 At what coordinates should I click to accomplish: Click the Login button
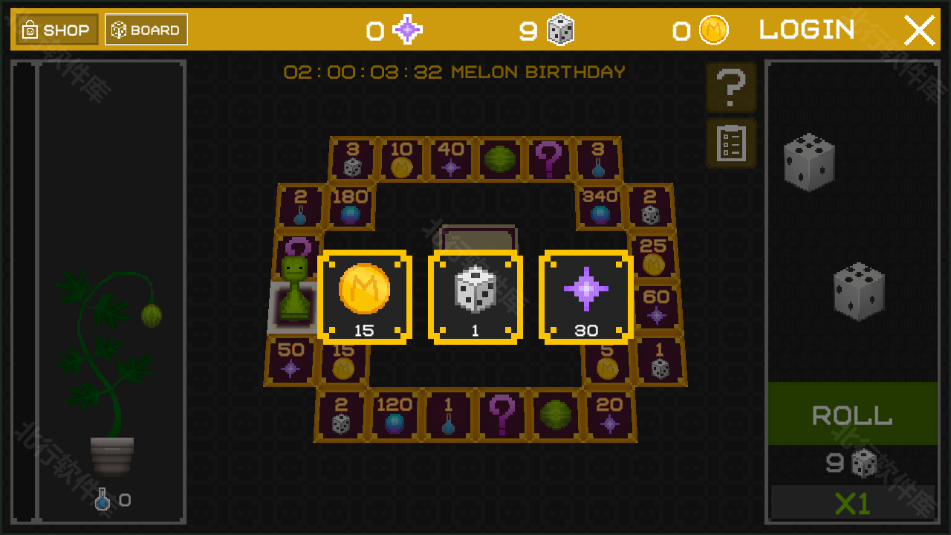pos(807,30)
